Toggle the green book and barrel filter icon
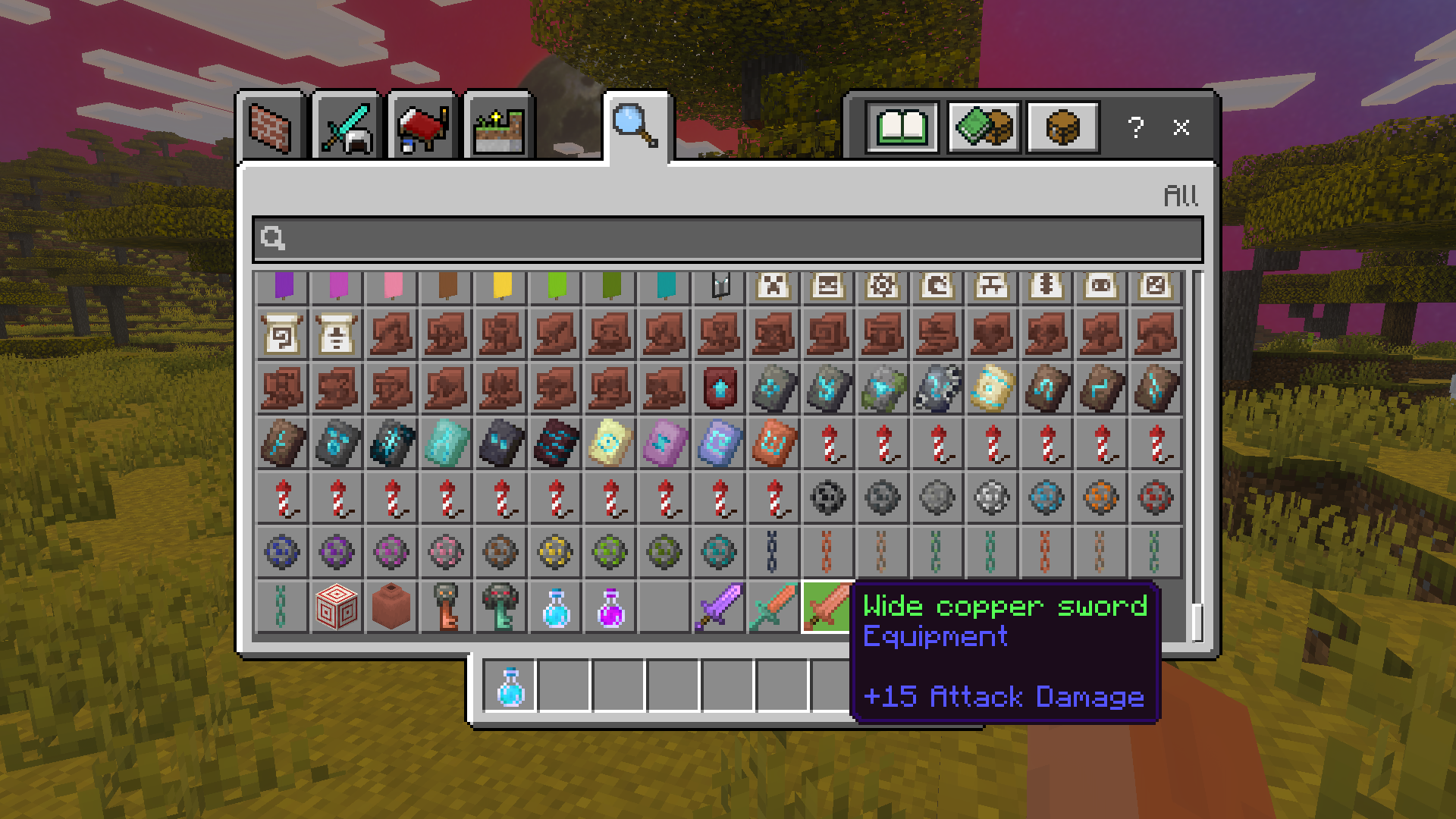 [984, 126]
